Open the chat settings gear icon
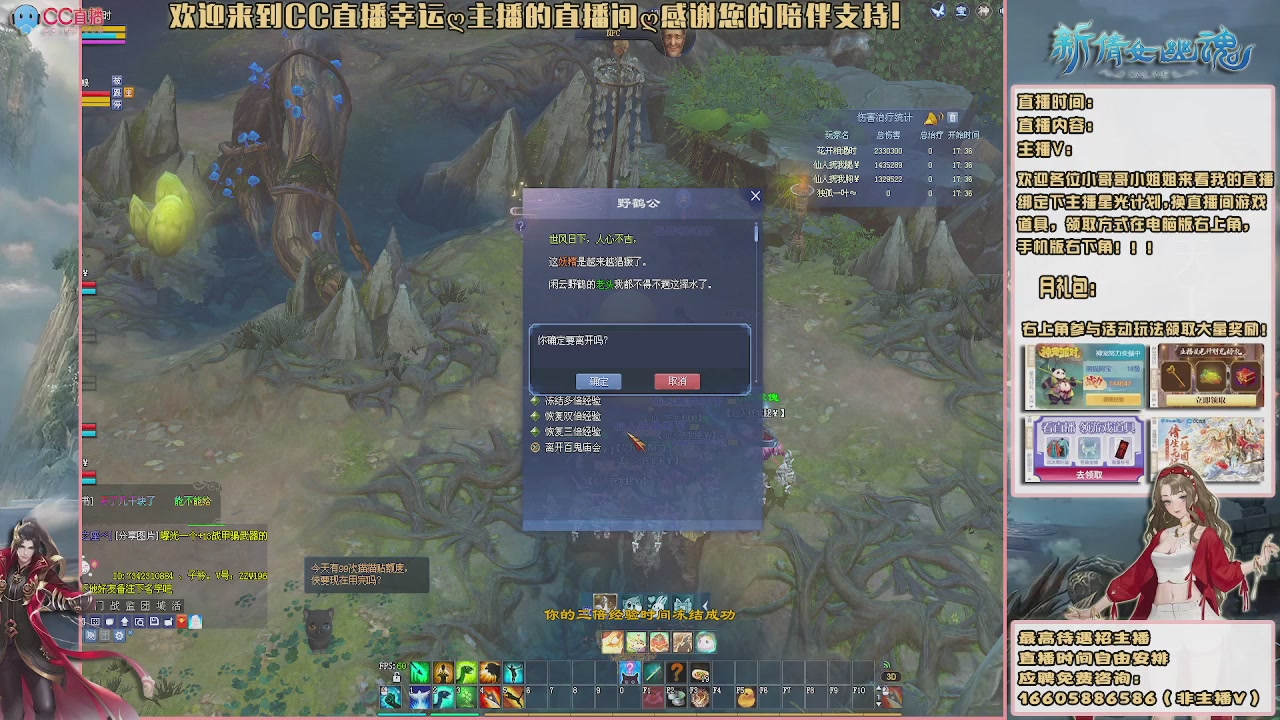Image resolution: width=1280 pixels, height=720 pixels. pos(120,636)
